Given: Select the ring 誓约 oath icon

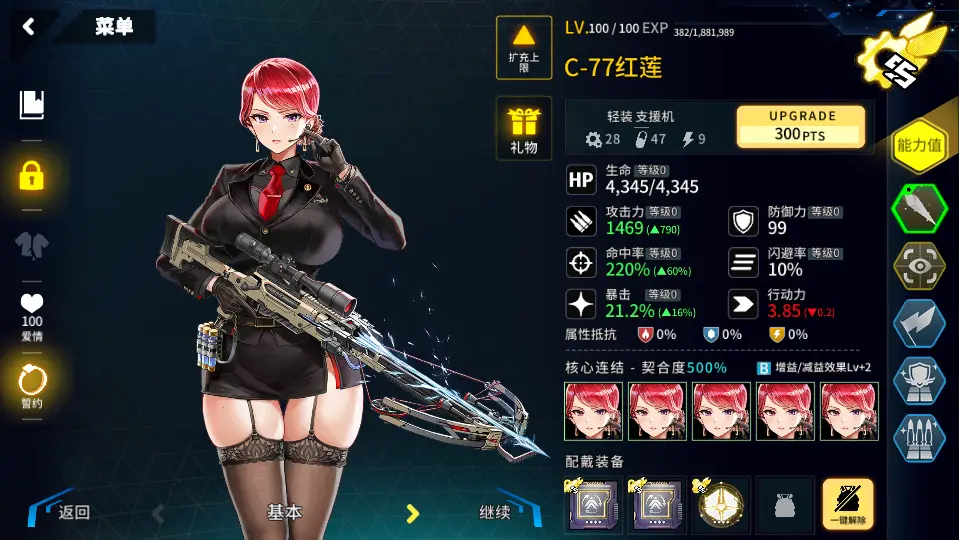Looking at the screenshot, I should [32, 382].
